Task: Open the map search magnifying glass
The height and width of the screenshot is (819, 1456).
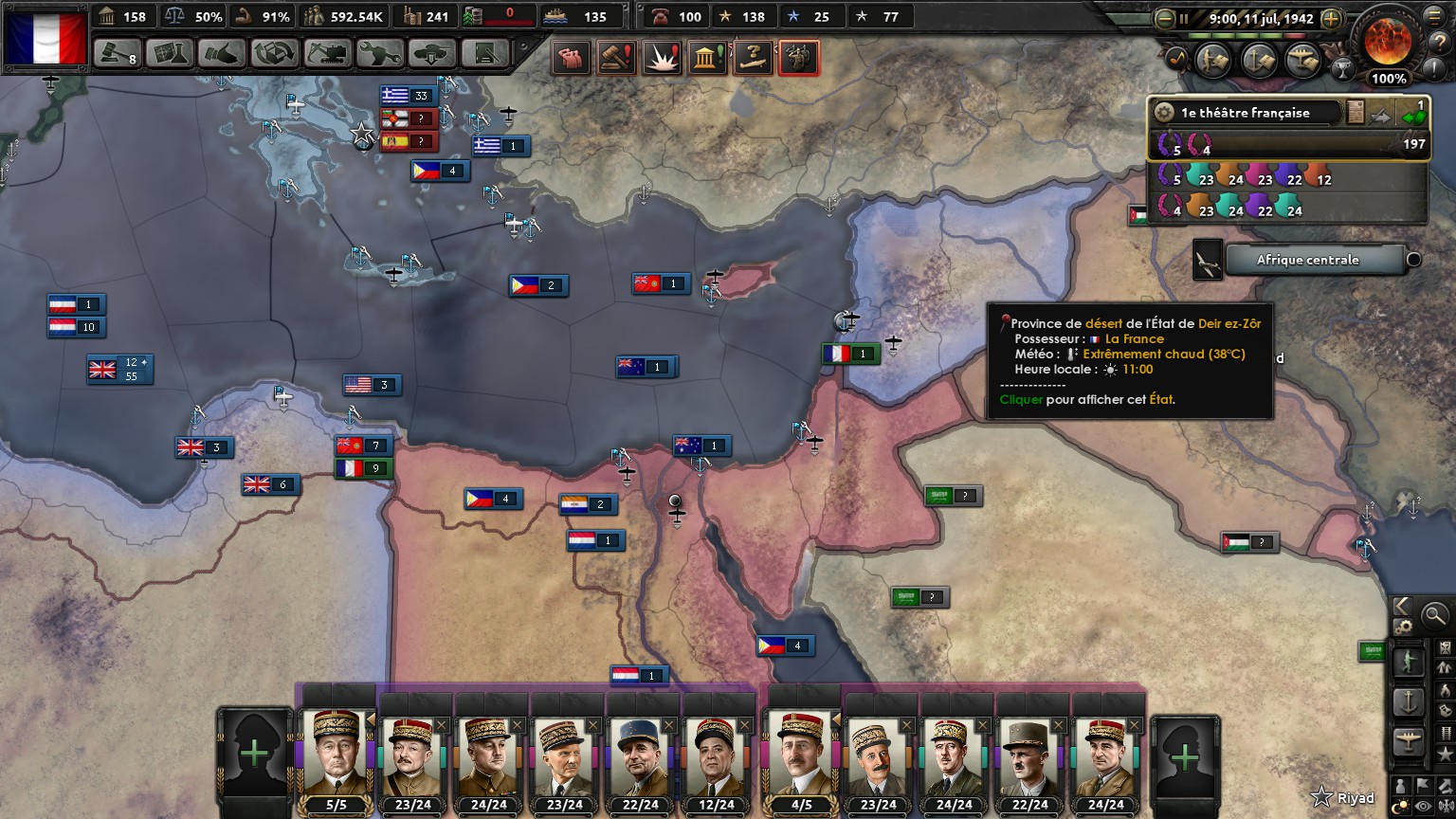Action: [x=1435, y=615]
